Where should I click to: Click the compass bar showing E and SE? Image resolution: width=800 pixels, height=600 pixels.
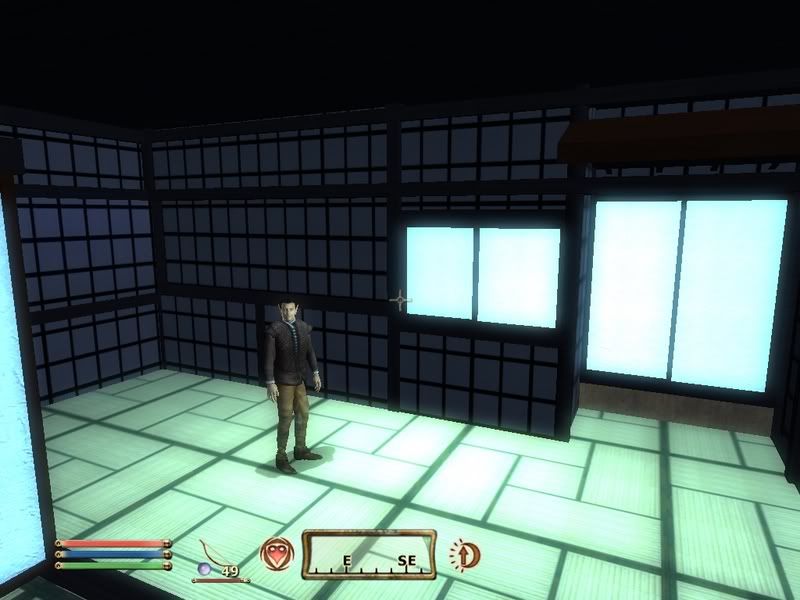(x=368, y=554)
